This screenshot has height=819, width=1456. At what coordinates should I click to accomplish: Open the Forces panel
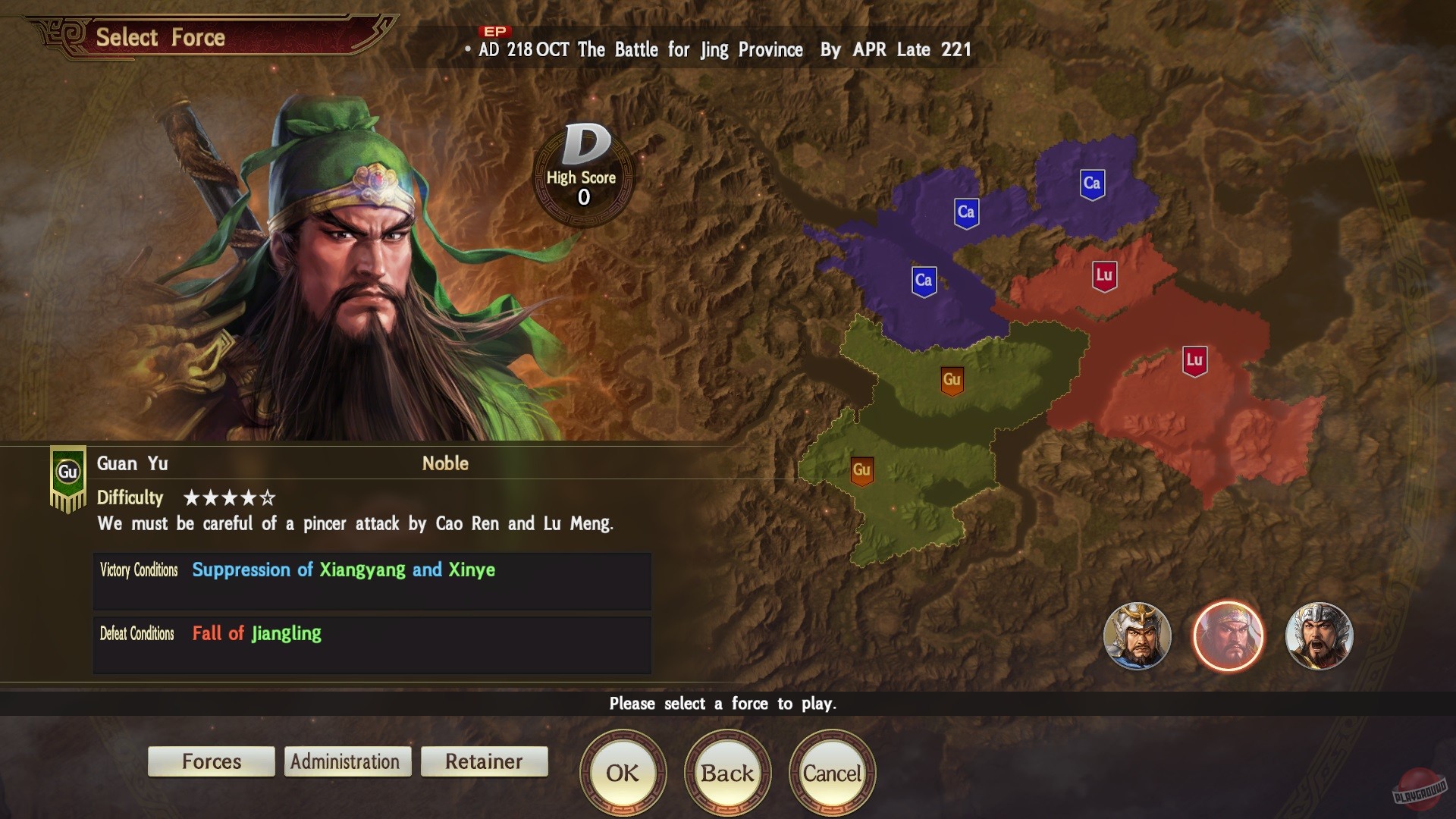(x=211, y=761)
